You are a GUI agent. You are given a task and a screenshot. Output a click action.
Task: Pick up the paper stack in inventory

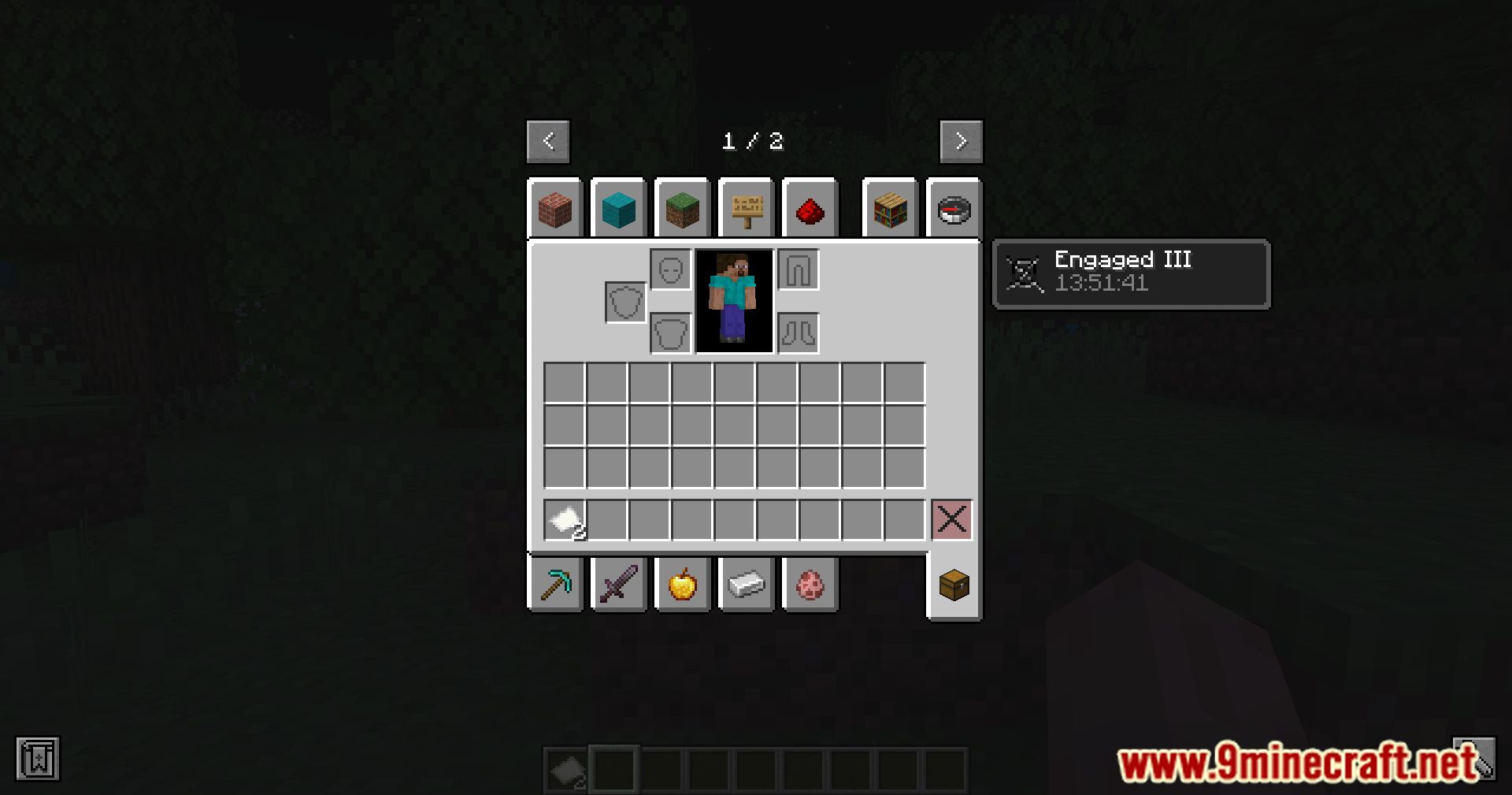pyautogui.click(x=562, y=519)
